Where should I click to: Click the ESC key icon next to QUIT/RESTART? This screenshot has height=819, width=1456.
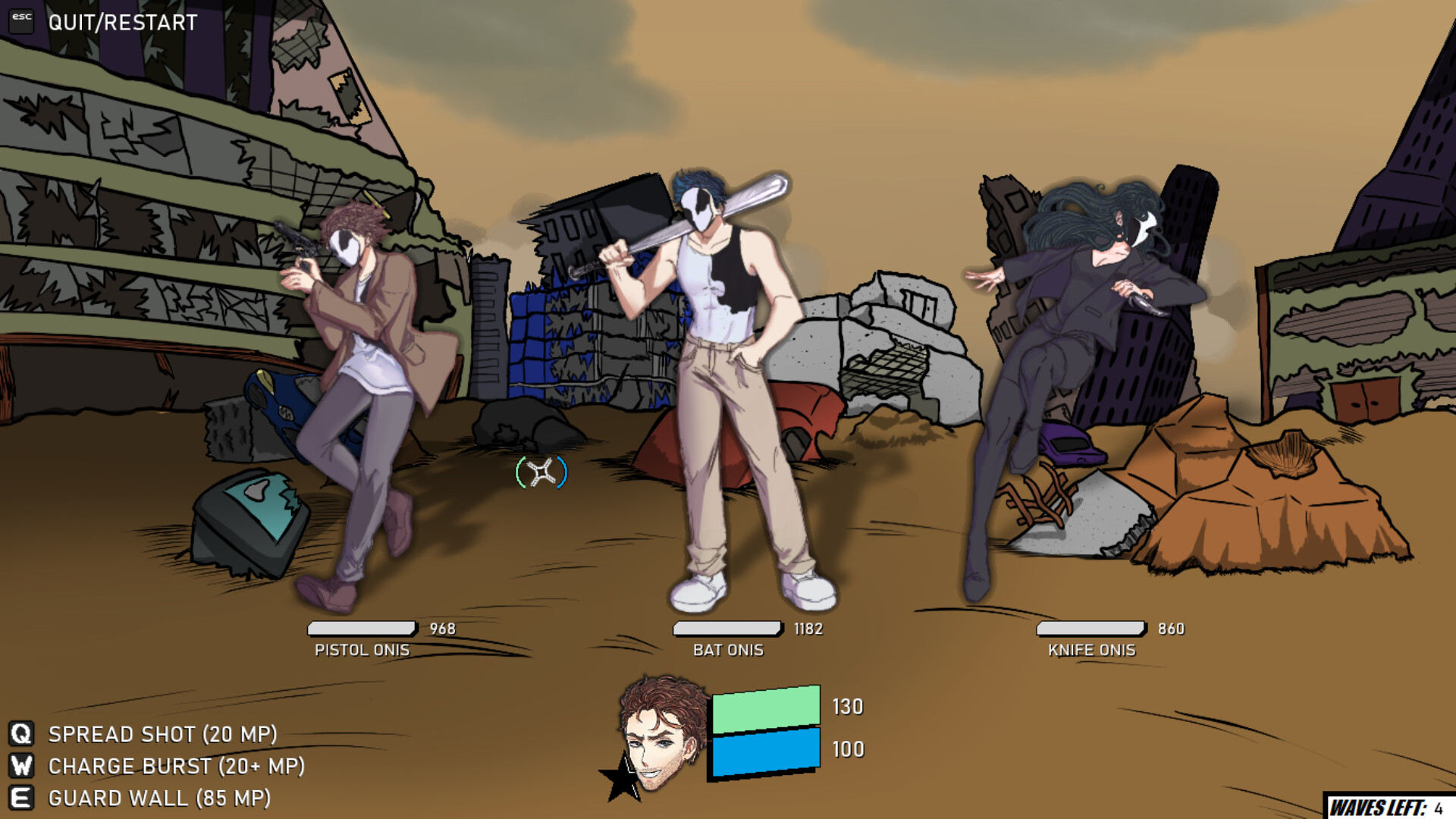[20, 20]
